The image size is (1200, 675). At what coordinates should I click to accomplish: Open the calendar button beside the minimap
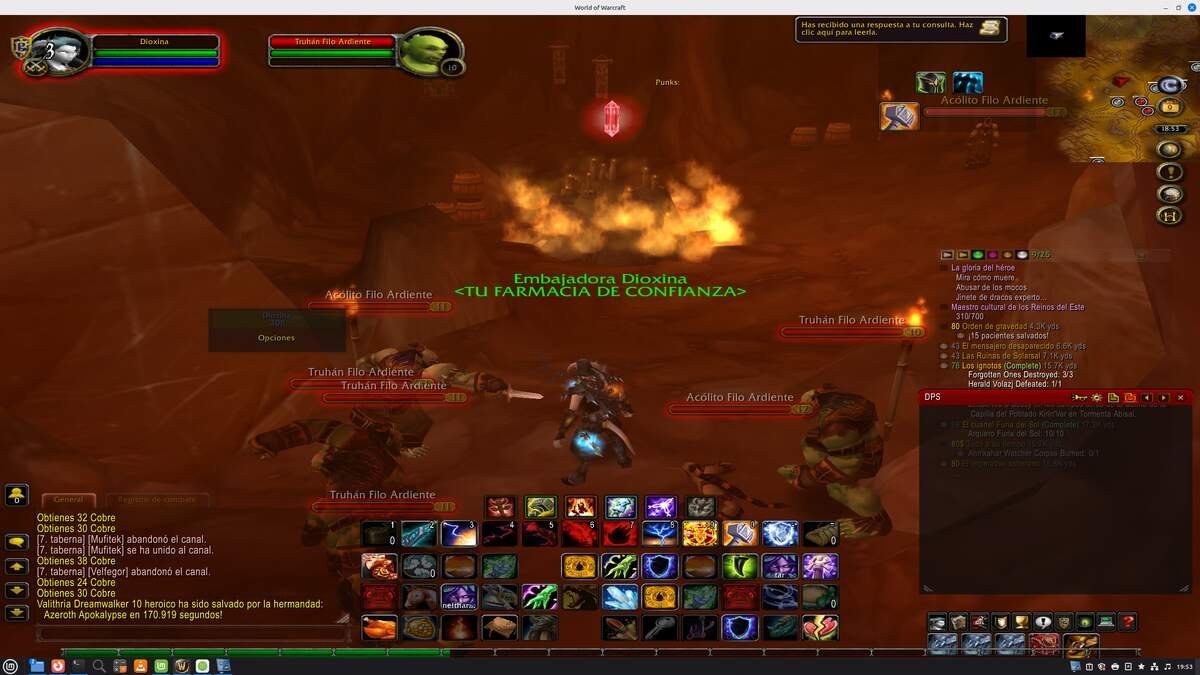click(x=1168, y=108)
